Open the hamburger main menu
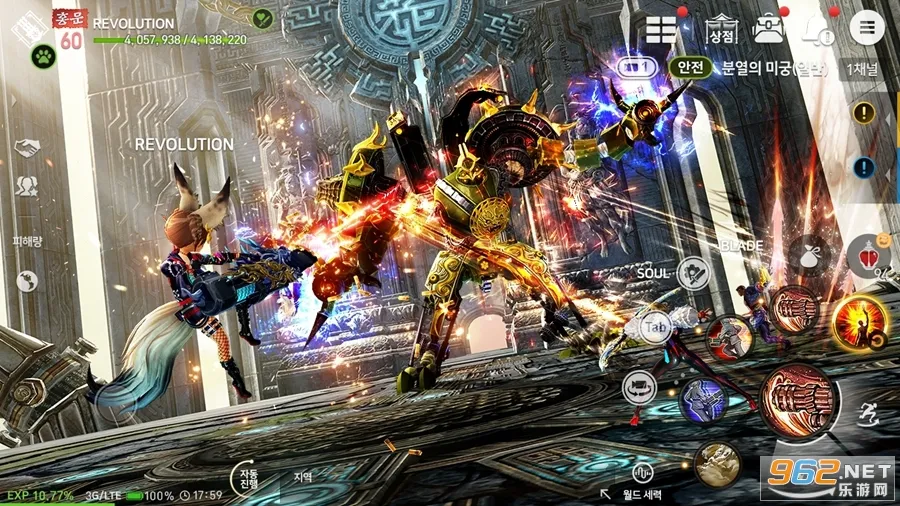 coord(866,27)
